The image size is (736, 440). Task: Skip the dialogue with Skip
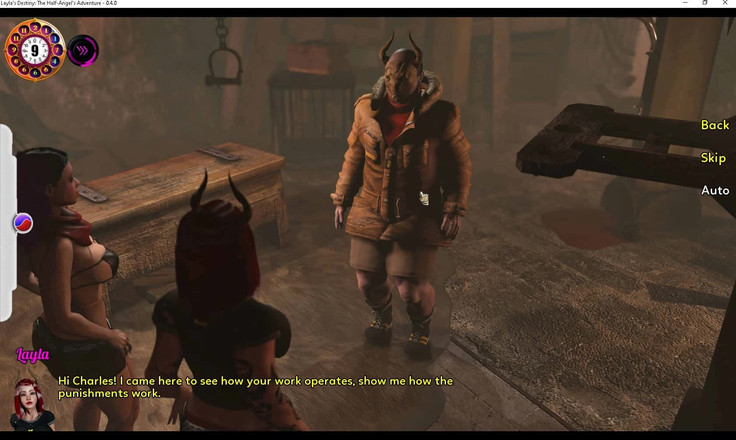pyautogui.click(x=713, y=158)
